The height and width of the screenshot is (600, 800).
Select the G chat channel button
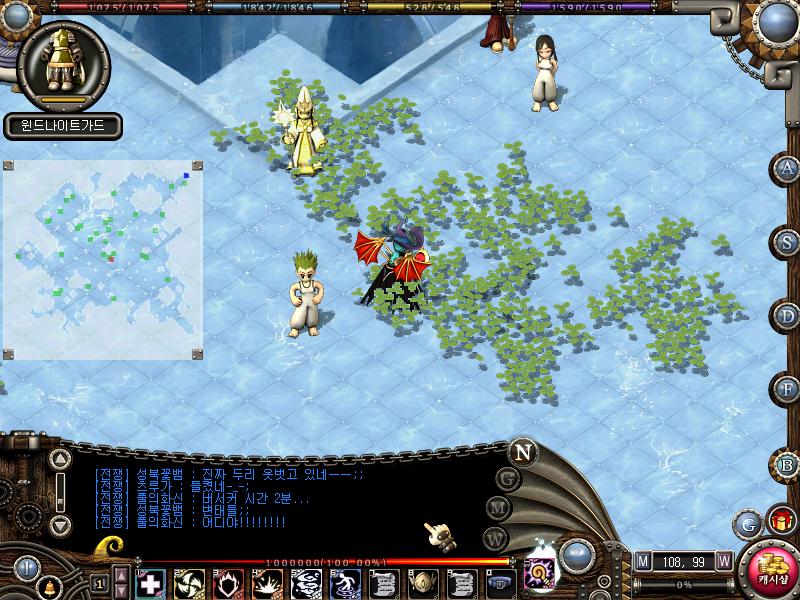coord(508,479)
